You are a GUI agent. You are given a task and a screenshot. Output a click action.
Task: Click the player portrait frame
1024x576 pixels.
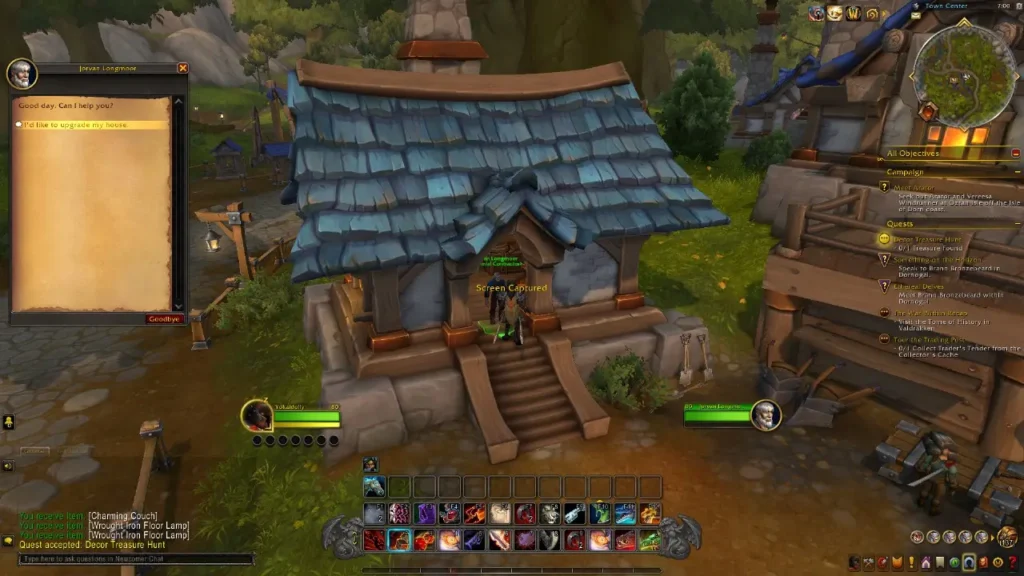[x=257, y=415]
